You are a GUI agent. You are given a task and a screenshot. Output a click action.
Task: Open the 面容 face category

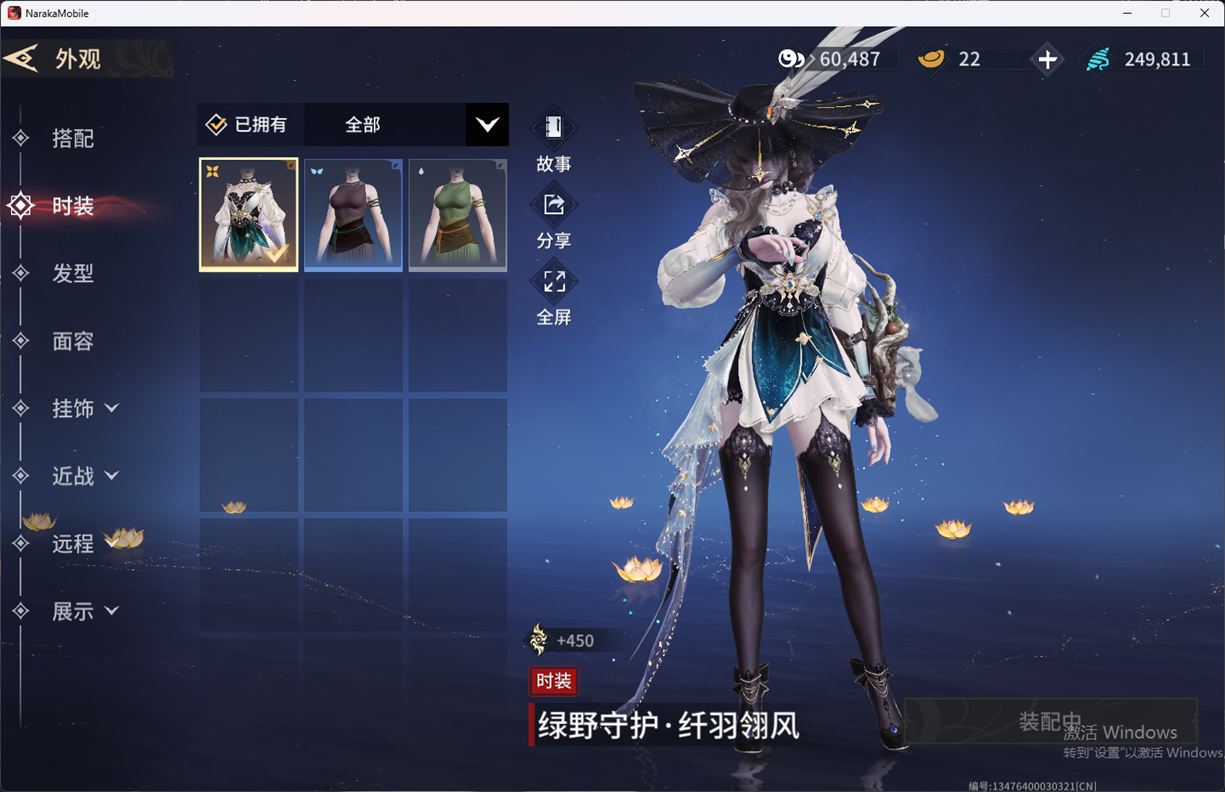click(72, 341)
